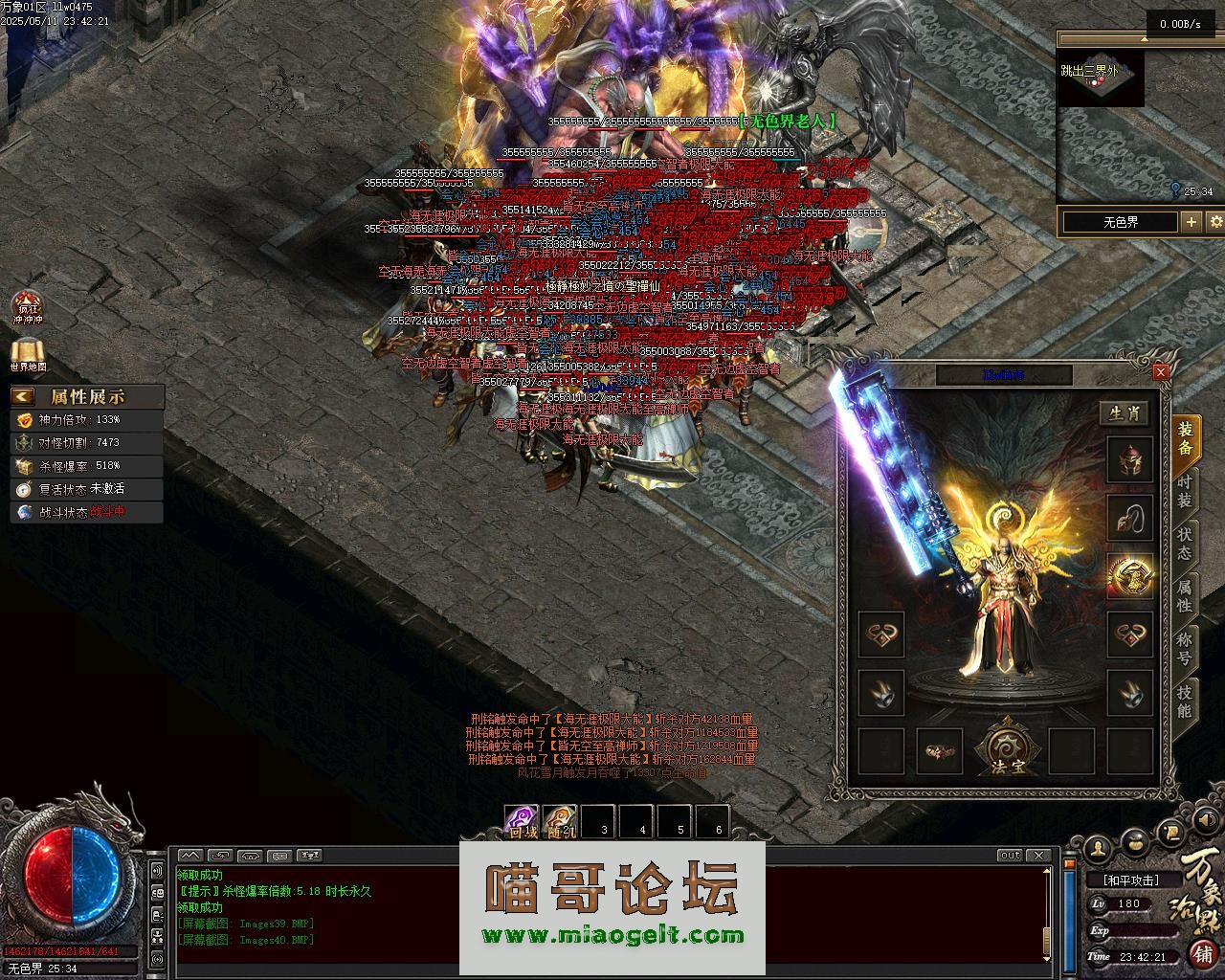Collapse the 属性展示 panel with arrow
The width and height of the screenshot is (1225, 980).
[x=24, y=396]
